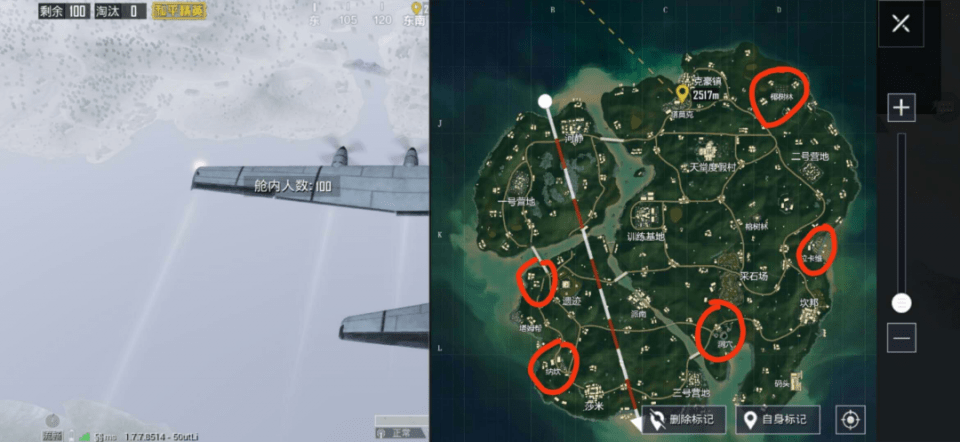The image size is (960, 442).
Task: Center the map with the crosshair button
Action: 851,419
